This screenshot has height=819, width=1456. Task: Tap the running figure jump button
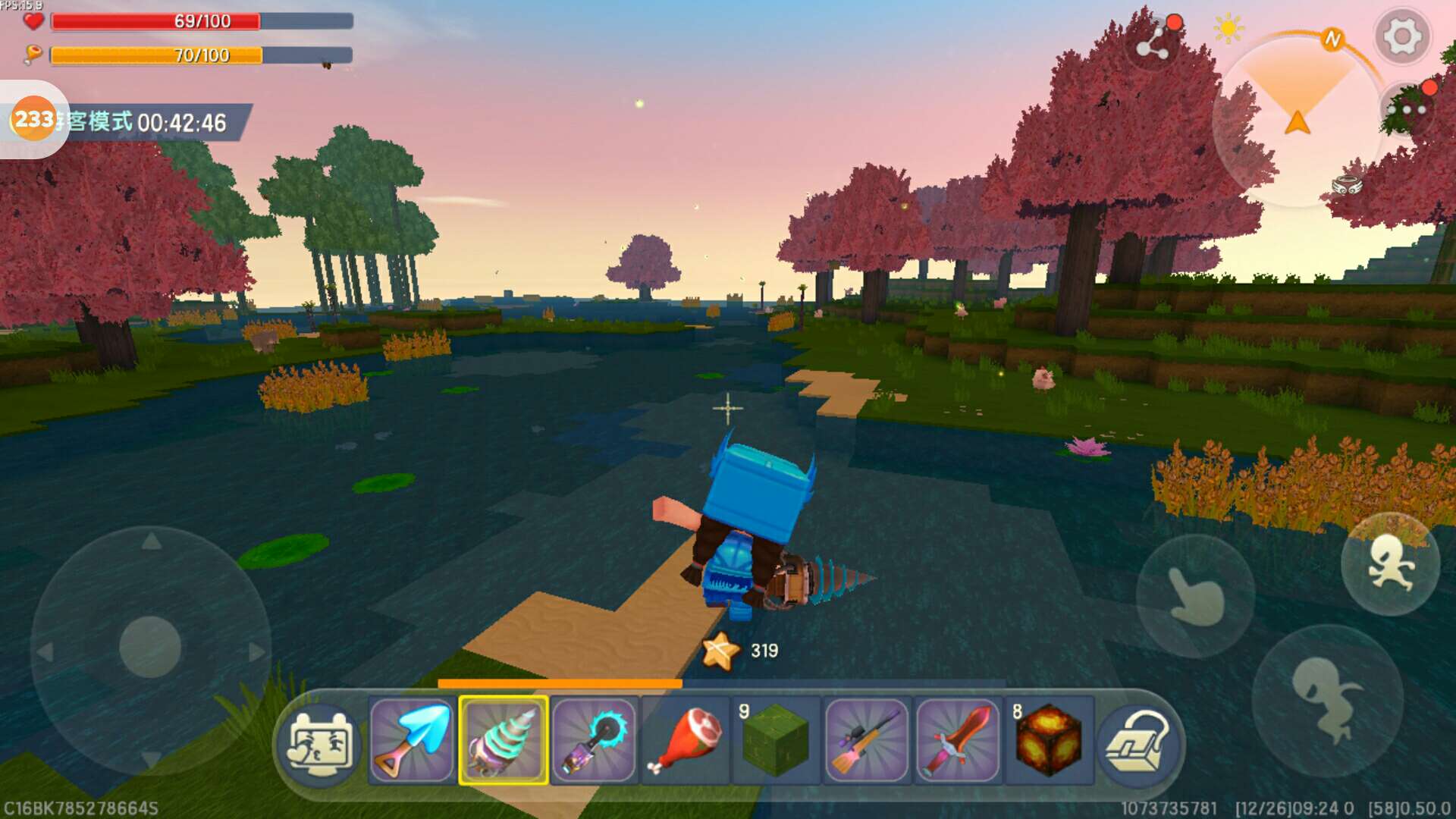coord(1389,565)
